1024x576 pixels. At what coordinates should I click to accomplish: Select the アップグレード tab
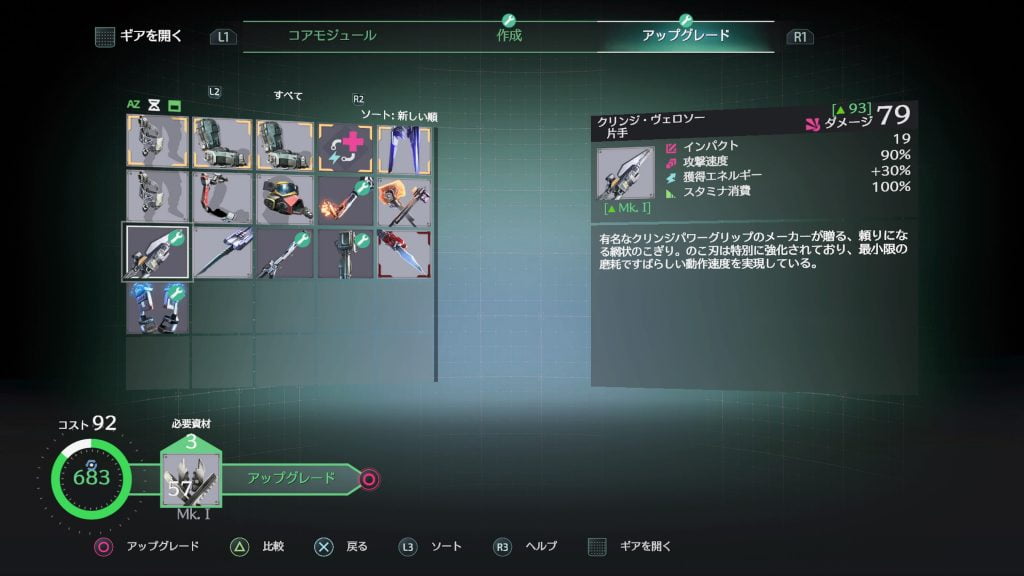685,35
